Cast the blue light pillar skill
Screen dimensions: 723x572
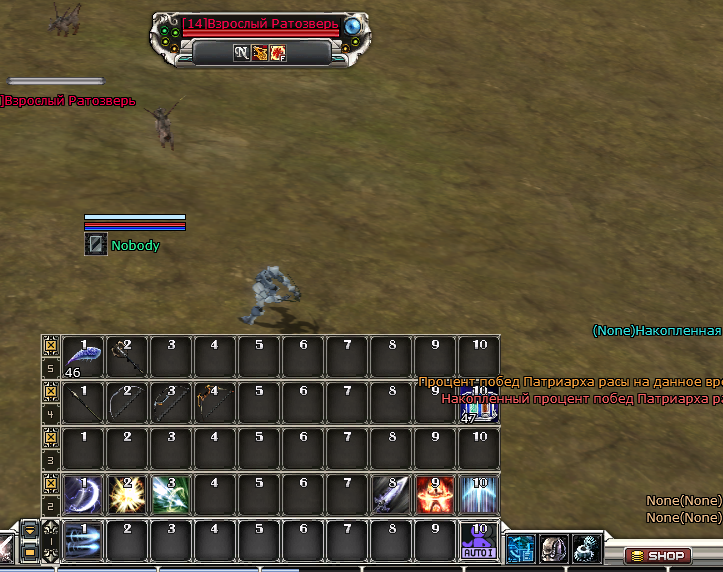479,494
